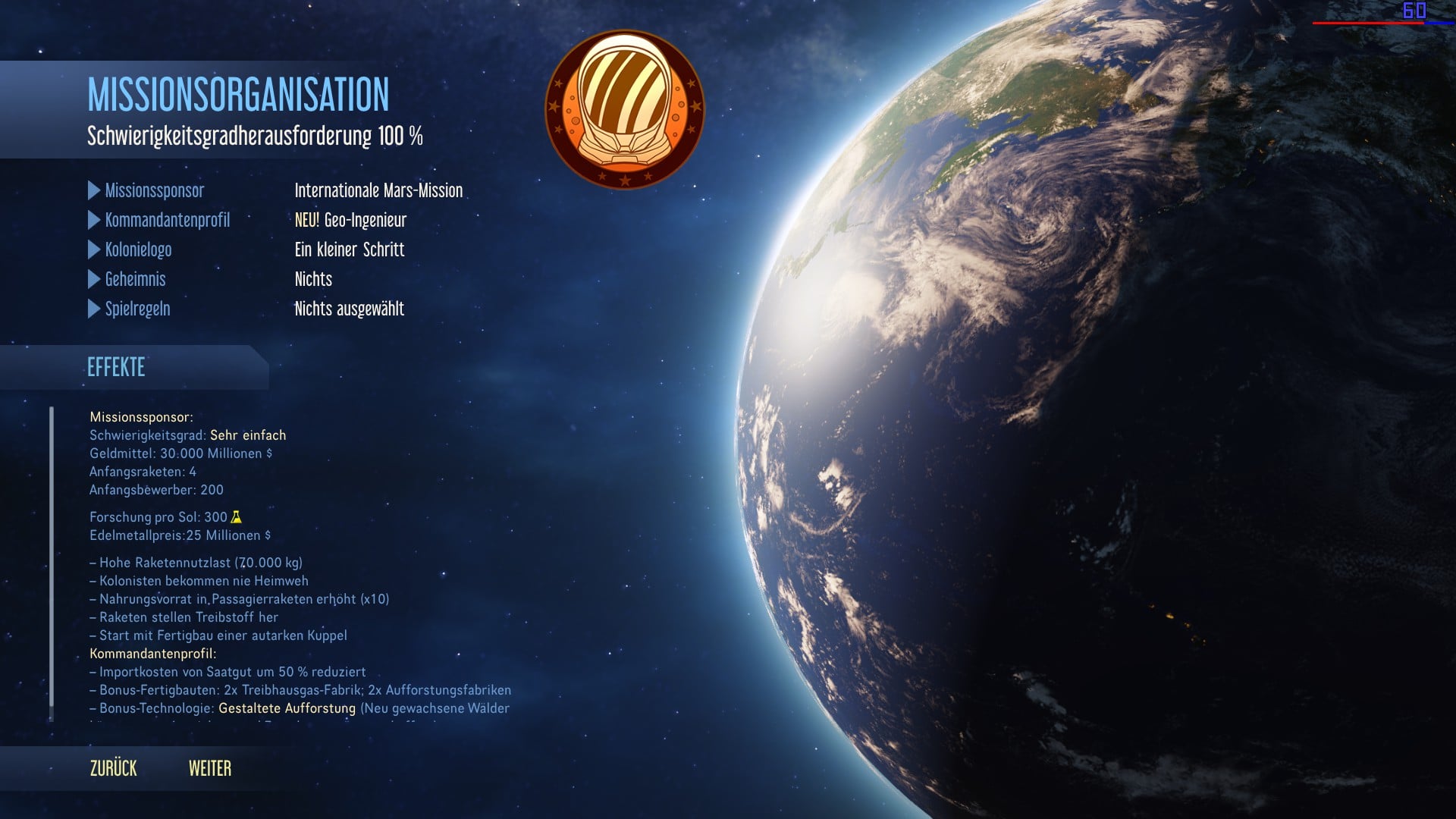This screenshot has height=819, width=1456.
Task: Go back with the ZURÜCK button
Action: pyautogui.click(x=114, y=768)
